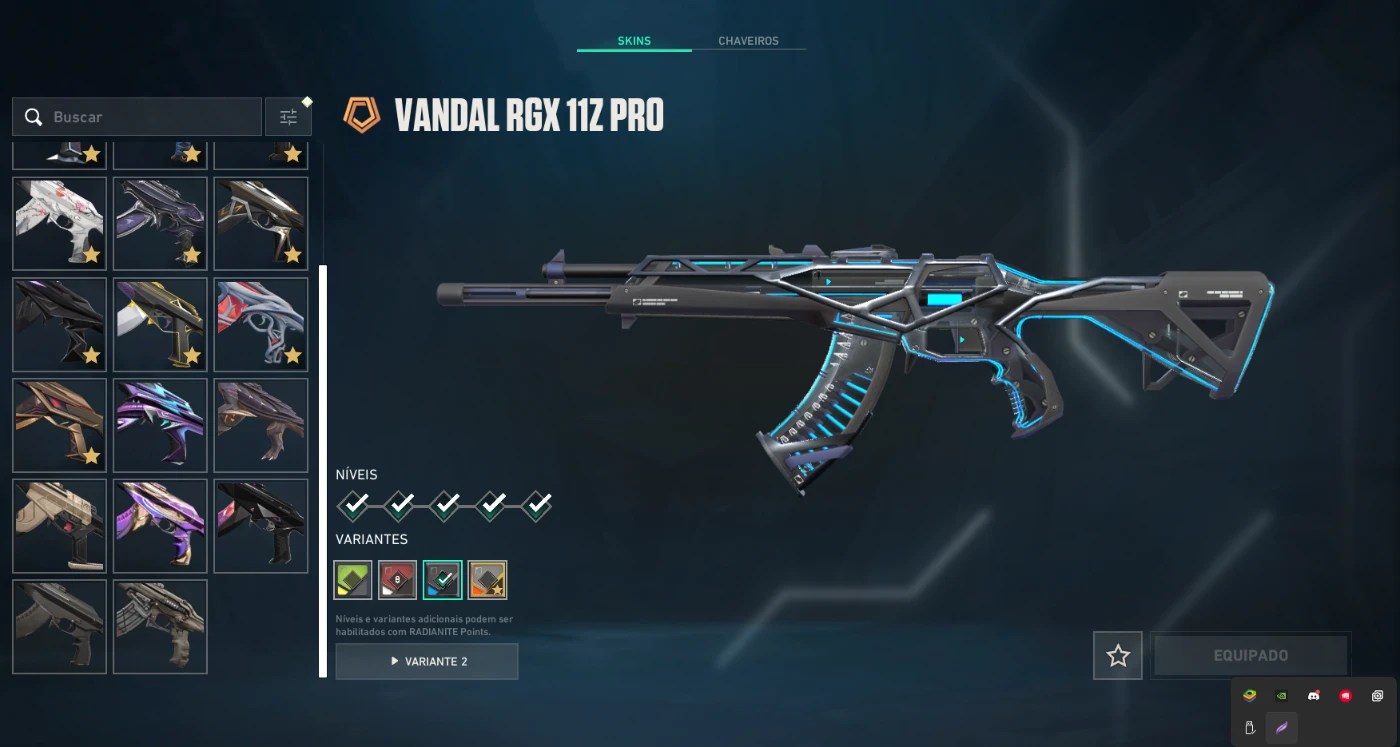The width and height of the screenshot is (1400, 747).
Task: Play the Variante 2 preview video
Action: [x=427, y=661]
